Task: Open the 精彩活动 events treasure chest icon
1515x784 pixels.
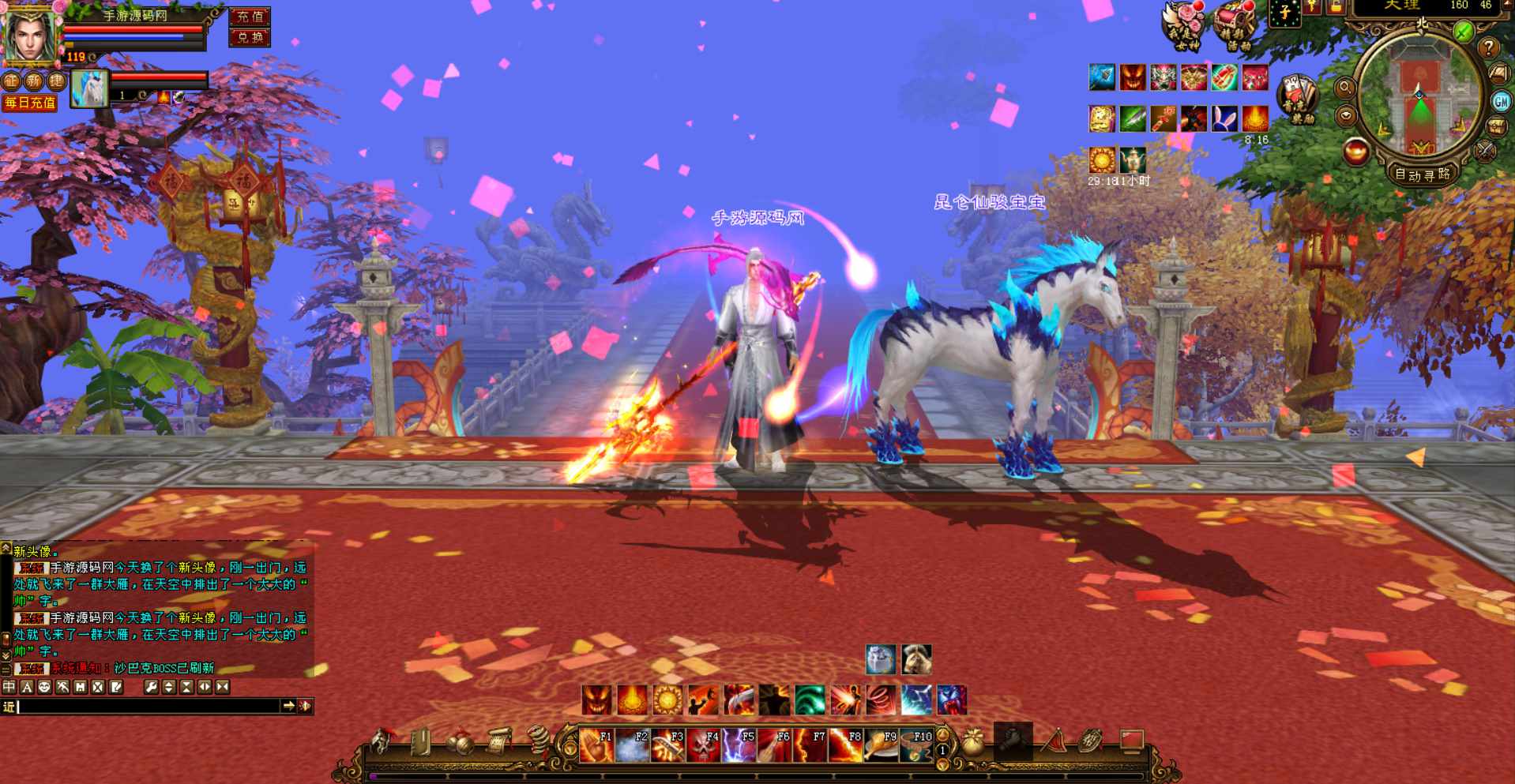Action: coord(1233,26)
